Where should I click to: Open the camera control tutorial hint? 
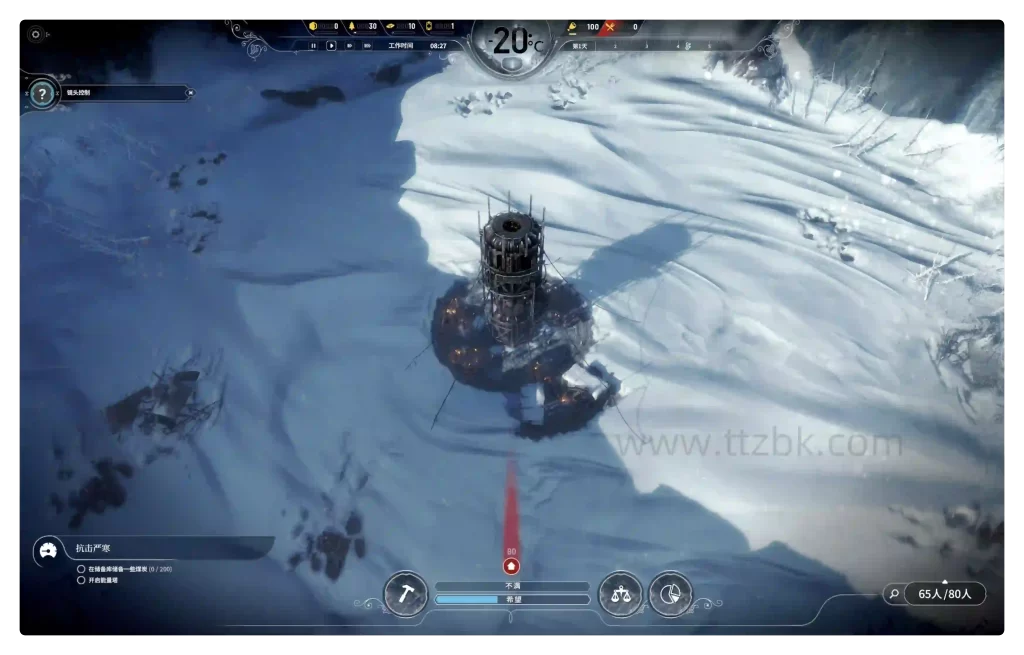point(42,94)
